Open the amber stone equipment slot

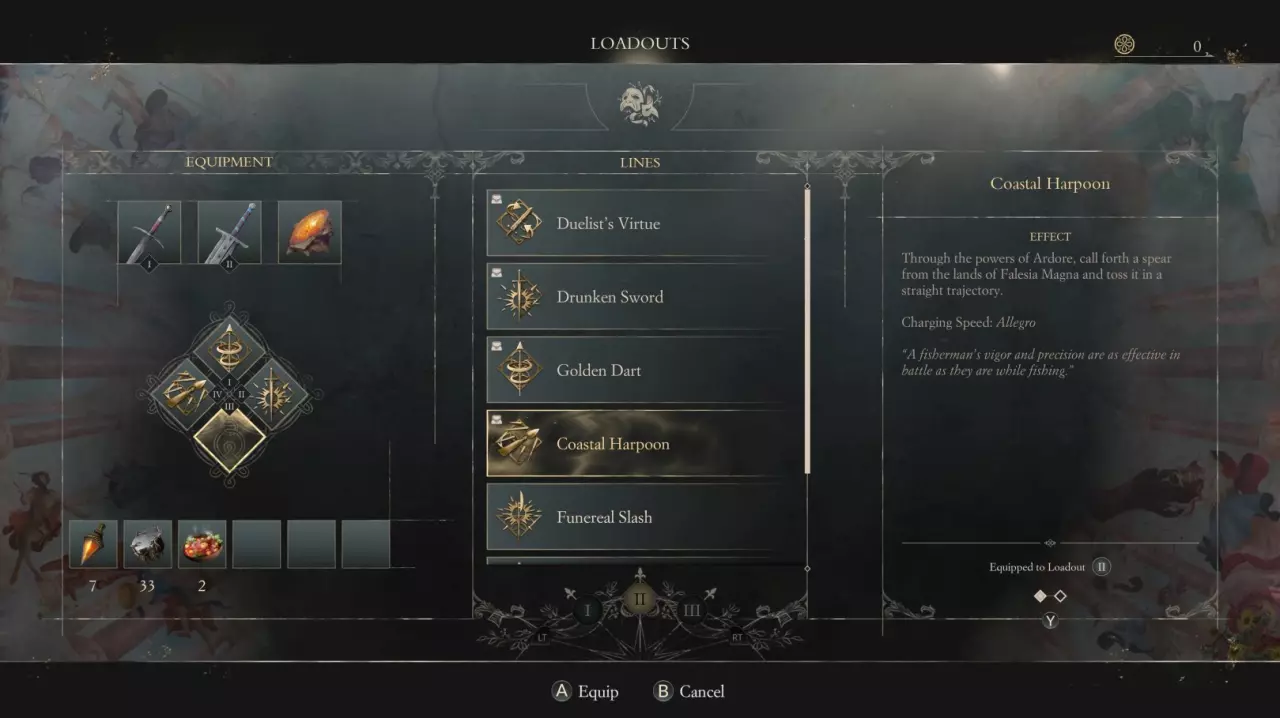click(x=309, y=233)
